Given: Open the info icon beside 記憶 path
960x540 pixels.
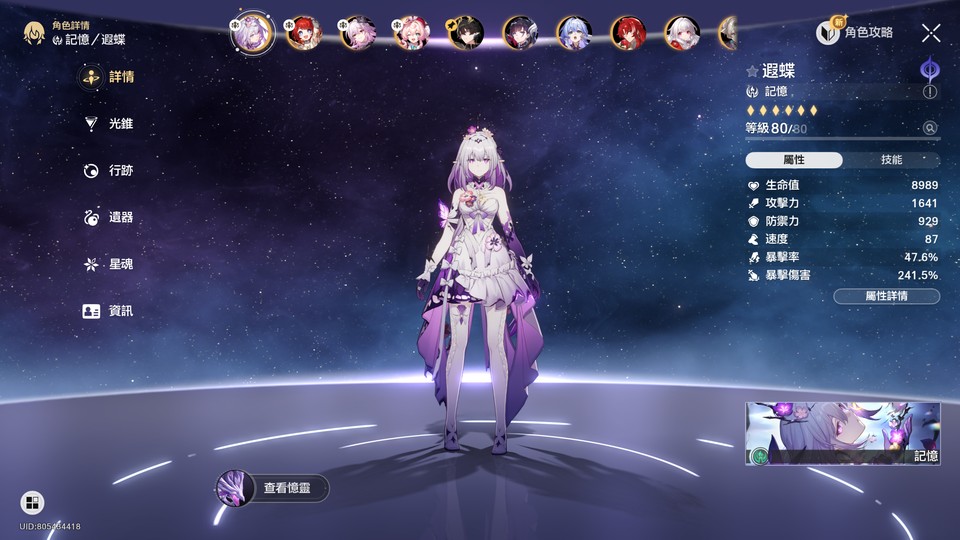Looking at the screenshot, I should [x=930, y=92].
